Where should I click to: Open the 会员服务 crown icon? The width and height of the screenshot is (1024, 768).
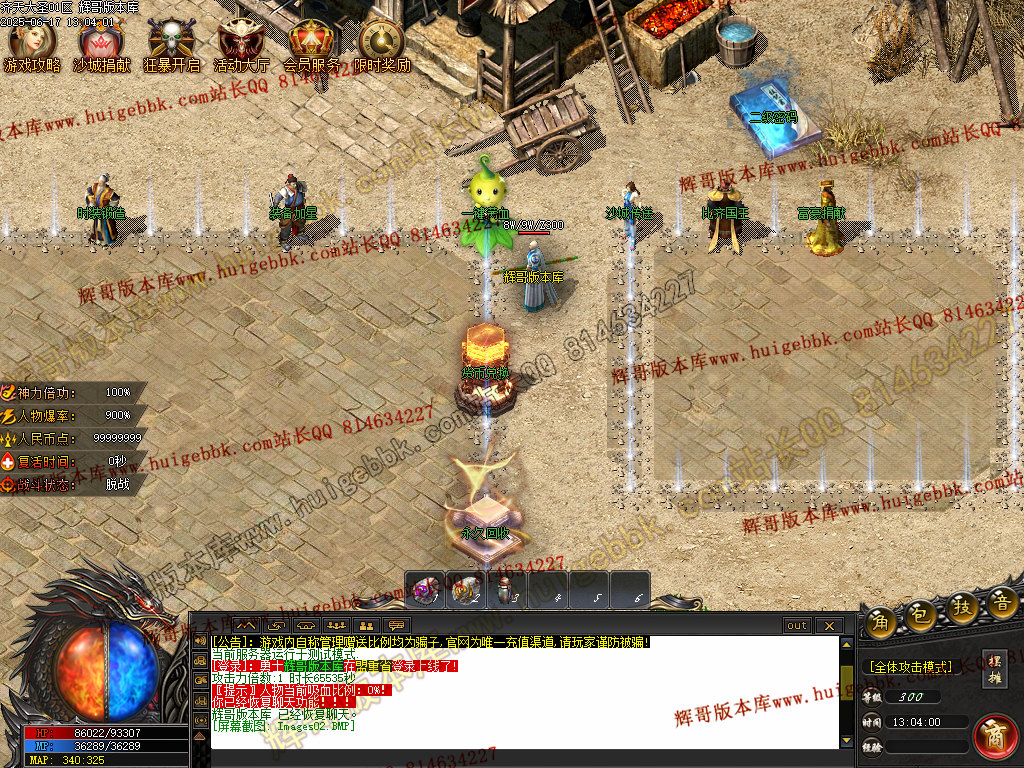tap(311, 45)
